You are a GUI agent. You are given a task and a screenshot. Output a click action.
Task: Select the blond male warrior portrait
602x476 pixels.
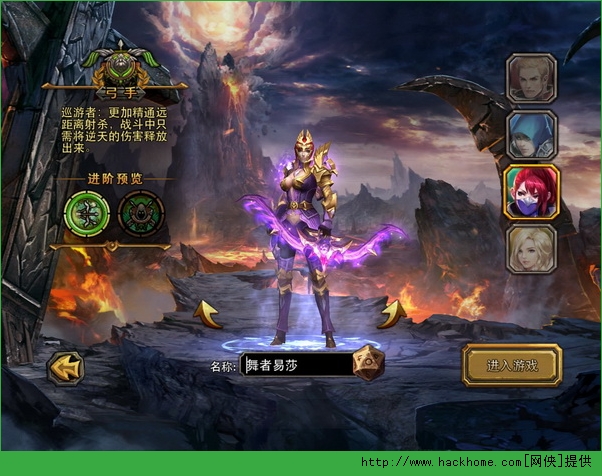[x=530, y=78]
